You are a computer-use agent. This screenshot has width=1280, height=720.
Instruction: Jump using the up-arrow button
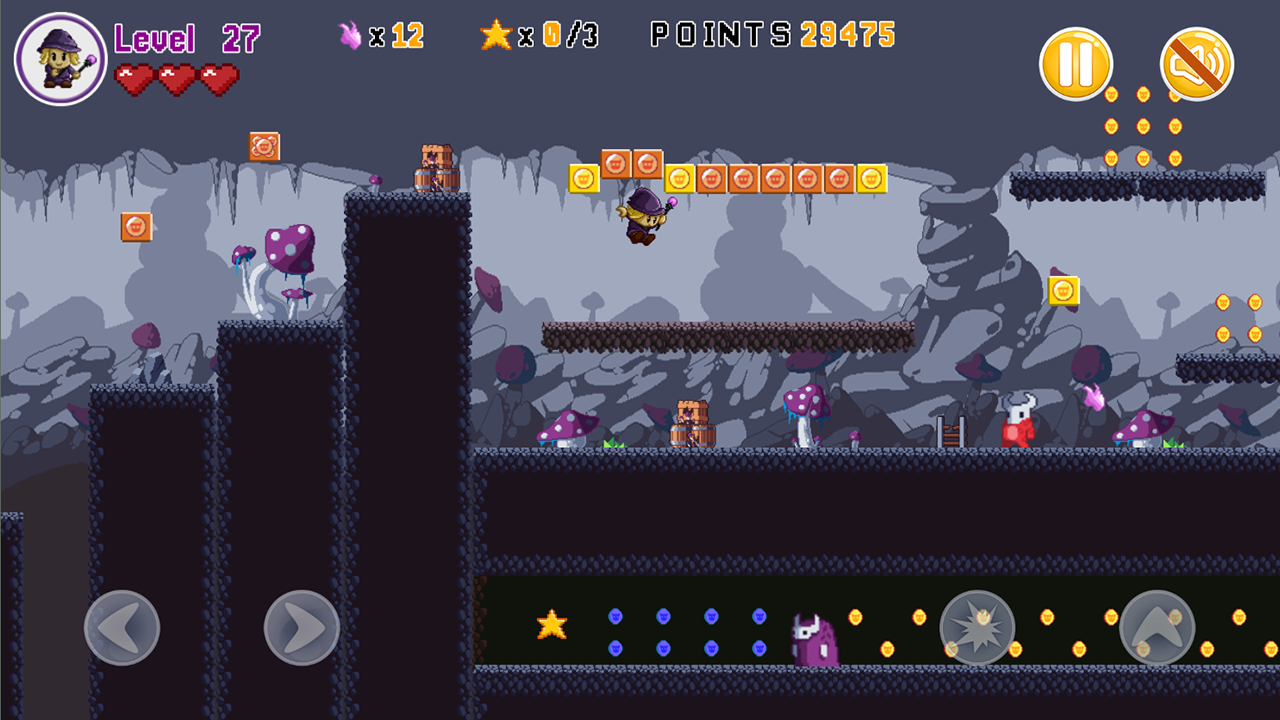coord(1157,628)
